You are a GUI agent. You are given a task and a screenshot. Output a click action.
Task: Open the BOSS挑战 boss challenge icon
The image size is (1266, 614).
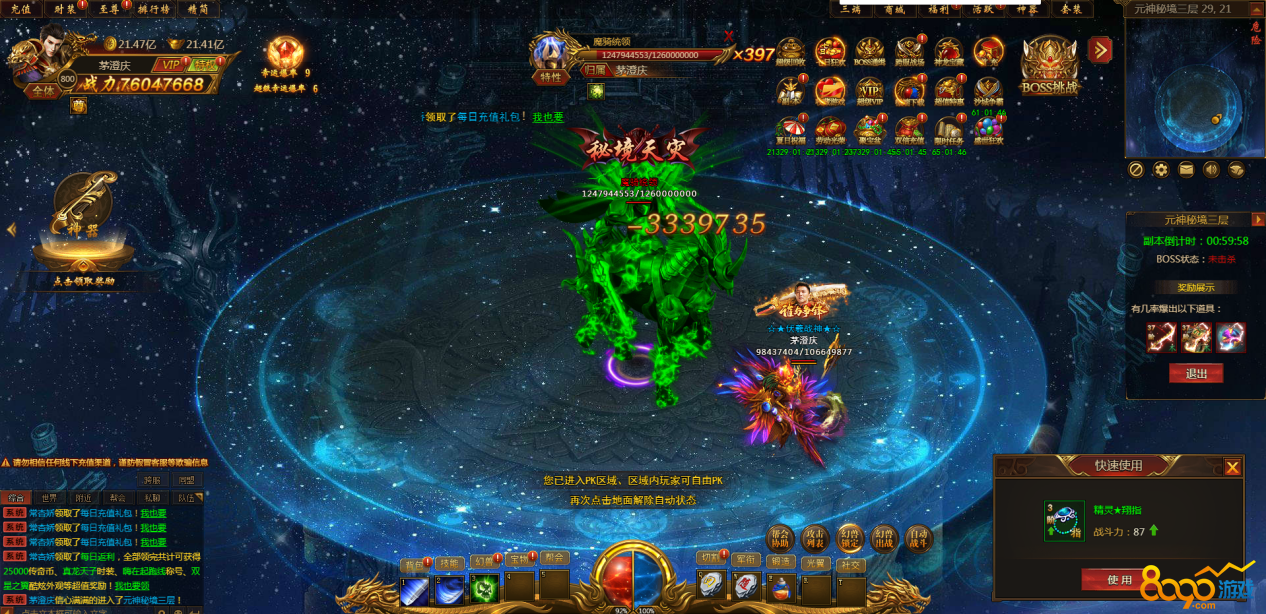pyautogui.click(x=1050, y=64)
